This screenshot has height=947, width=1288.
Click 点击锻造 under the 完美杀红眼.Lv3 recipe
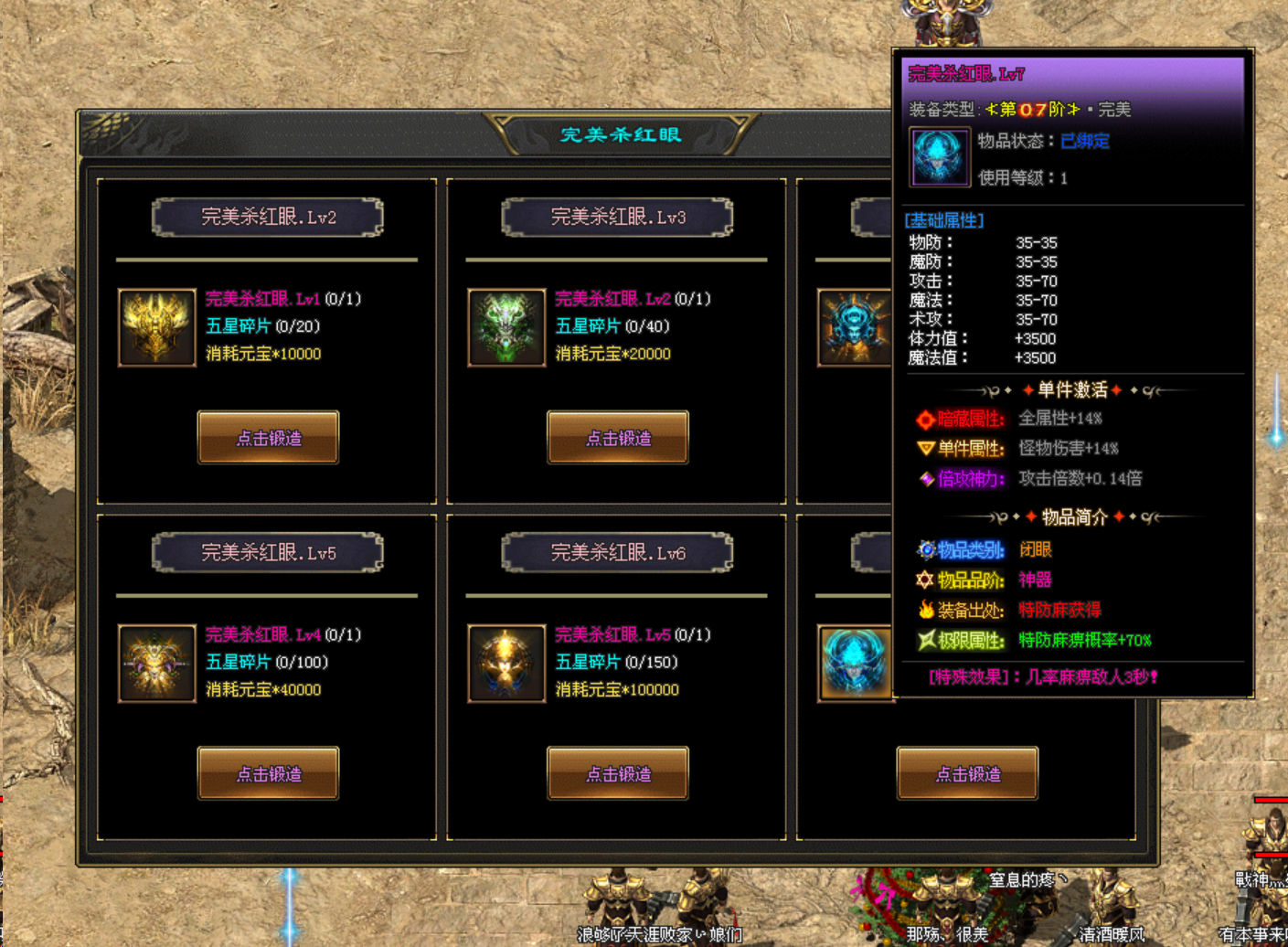pos(618,438)
